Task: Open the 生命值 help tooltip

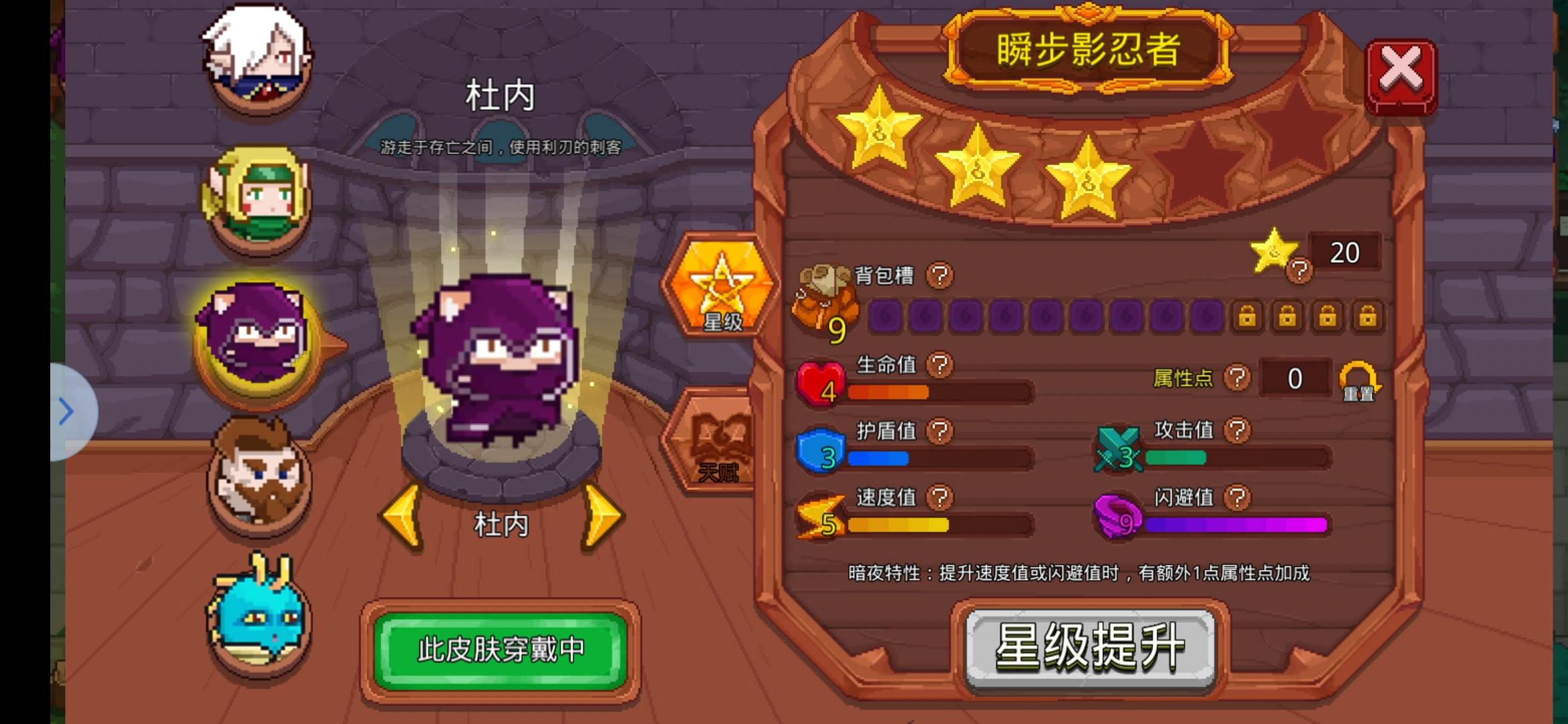Action: [941, 365]
